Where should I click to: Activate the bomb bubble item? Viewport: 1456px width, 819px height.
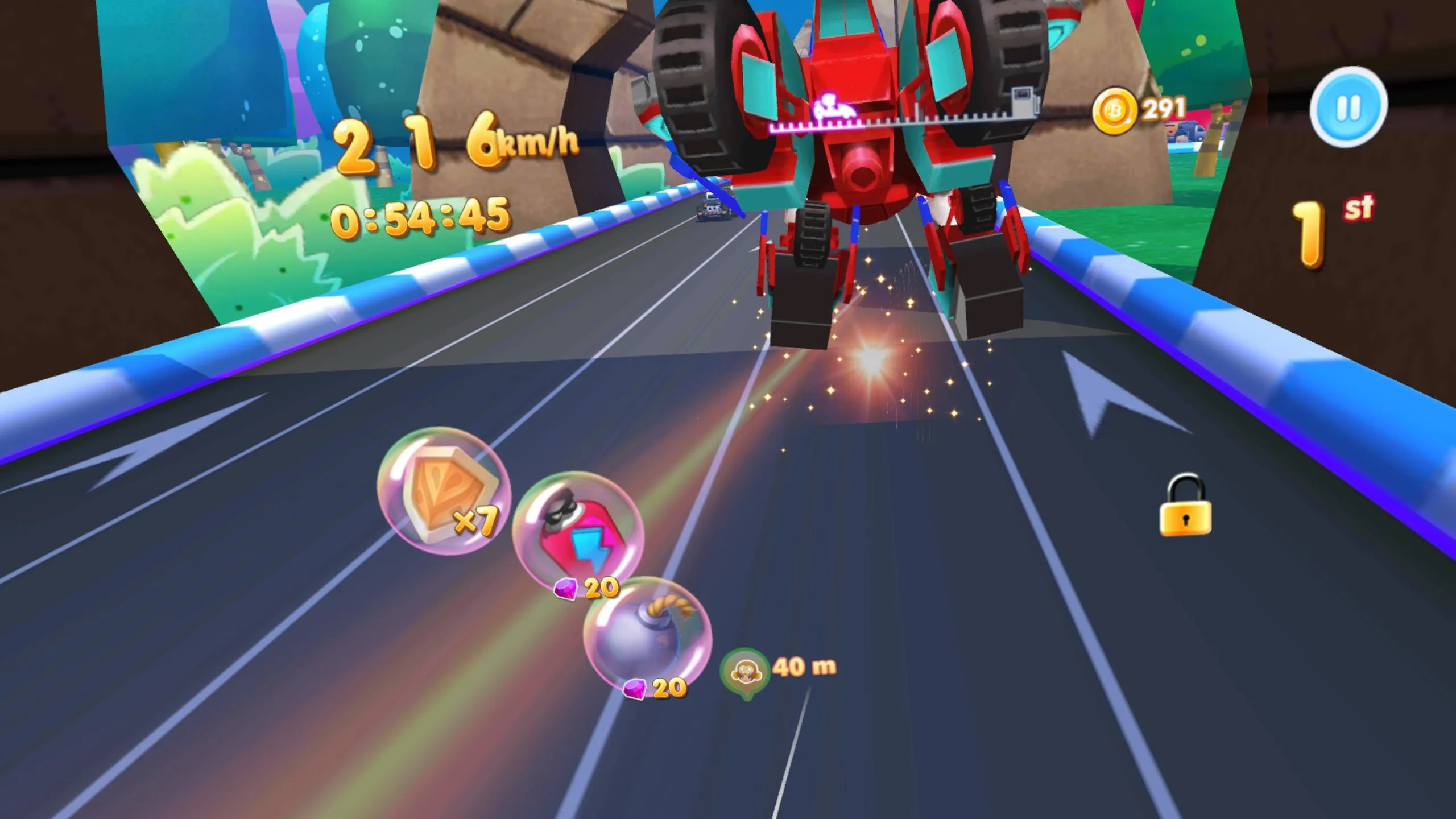pos(647,637)
